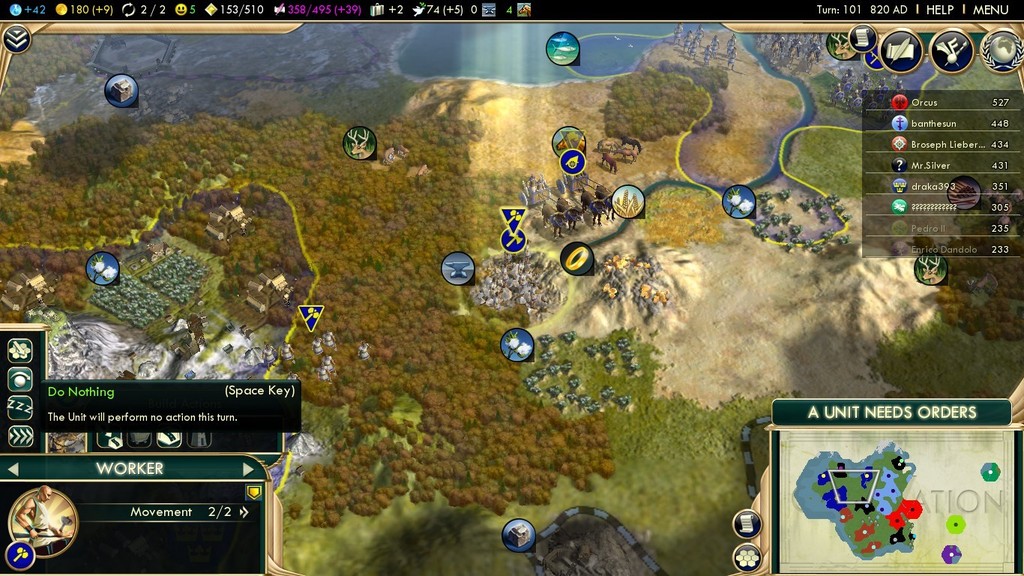Open the HELP Civilopedia link
The height and width of the screenshot is (576, 1024).
coord(940,9)
